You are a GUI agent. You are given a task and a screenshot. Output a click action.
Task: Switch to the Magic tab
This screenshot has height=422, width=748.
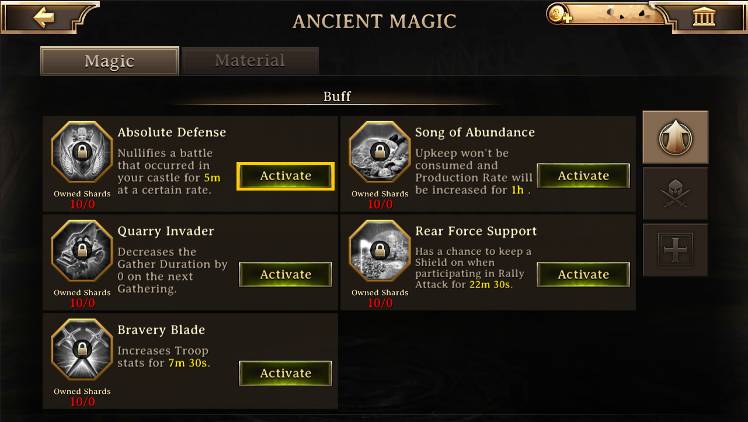pos(109,61)
